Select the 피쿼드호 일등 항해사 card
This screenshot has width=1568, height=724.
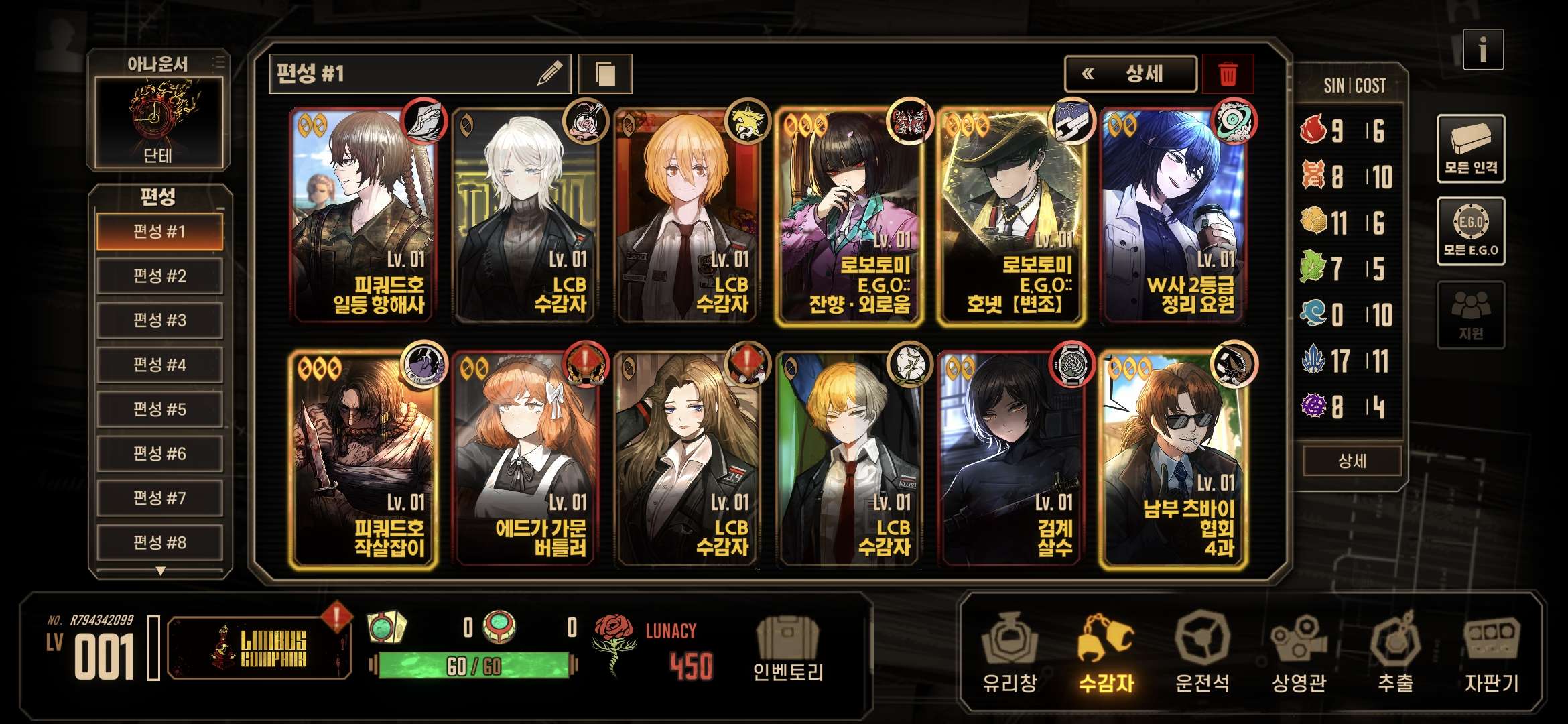(365, 215)
